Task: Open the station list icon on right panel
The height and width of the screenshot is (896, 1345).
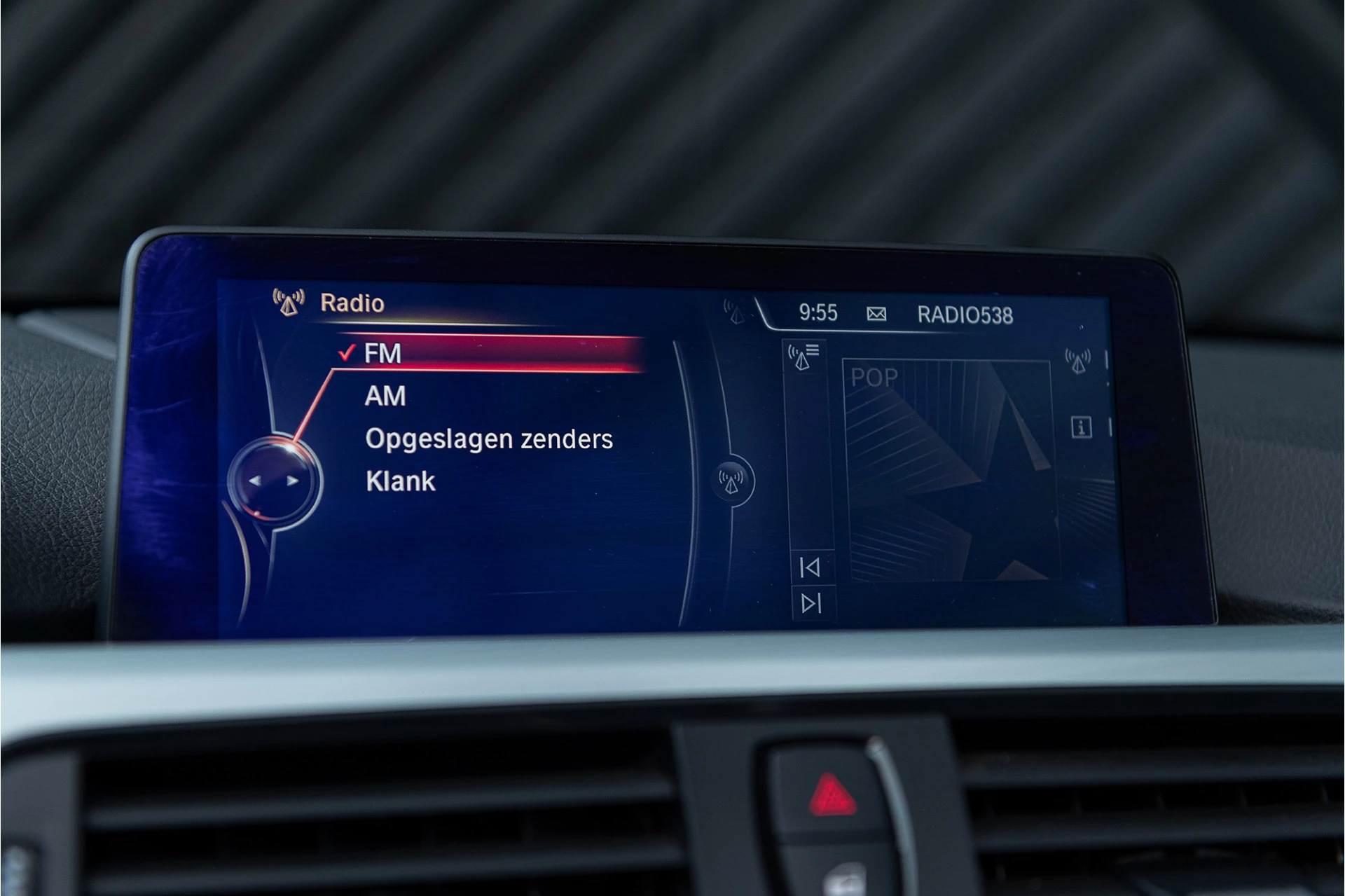Action: (x=803, y=356)
